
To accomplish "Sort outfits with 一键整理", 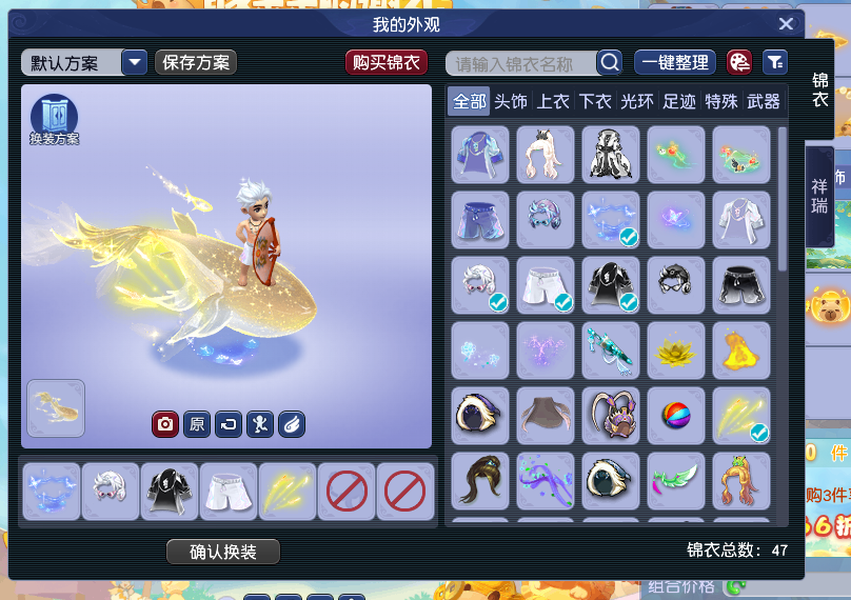I will click(675, 63).
